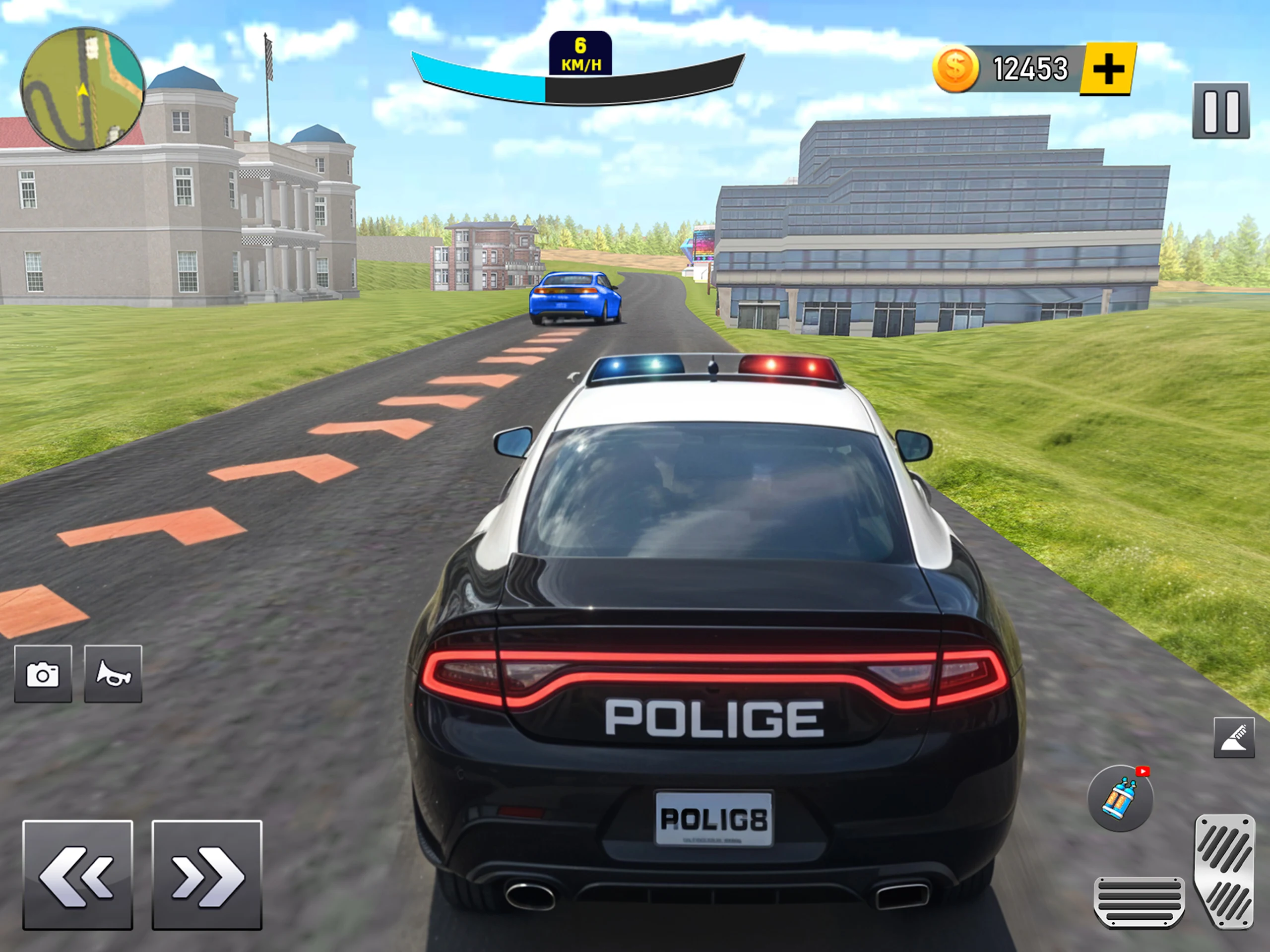Steer left with the left arrow button
Viewport: 1270px width, 952px height.
(77, 875)
